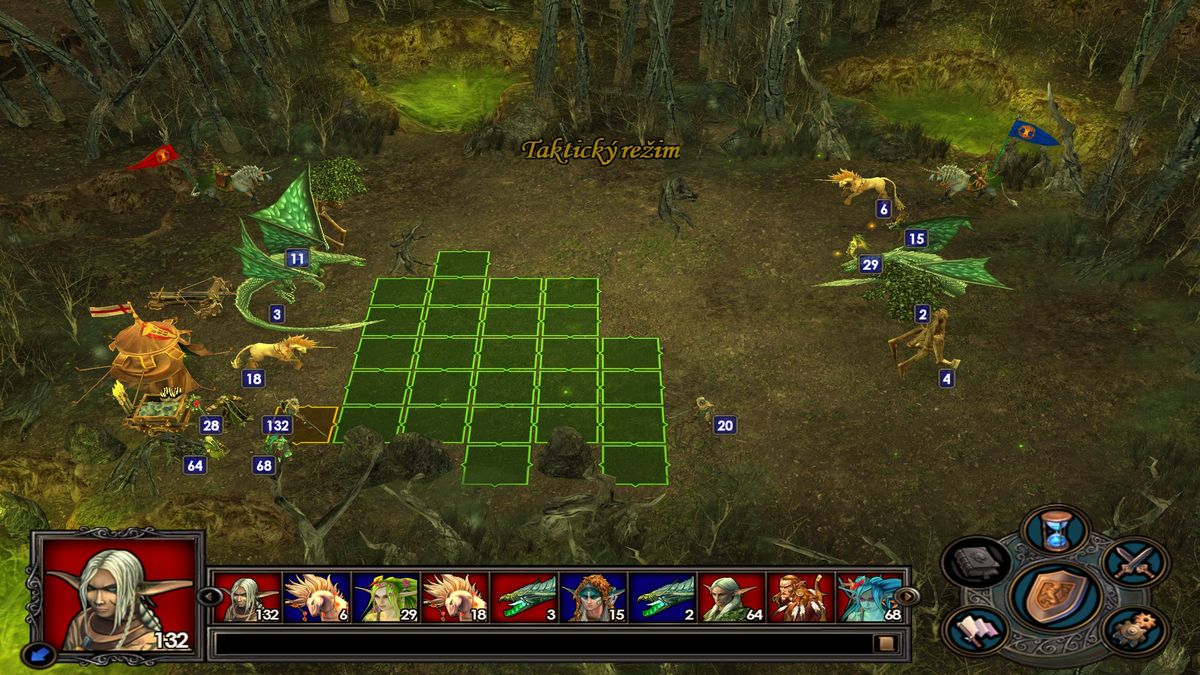Choose the elf portrait with 64 units
The image size is (1200, 675).
731,598
